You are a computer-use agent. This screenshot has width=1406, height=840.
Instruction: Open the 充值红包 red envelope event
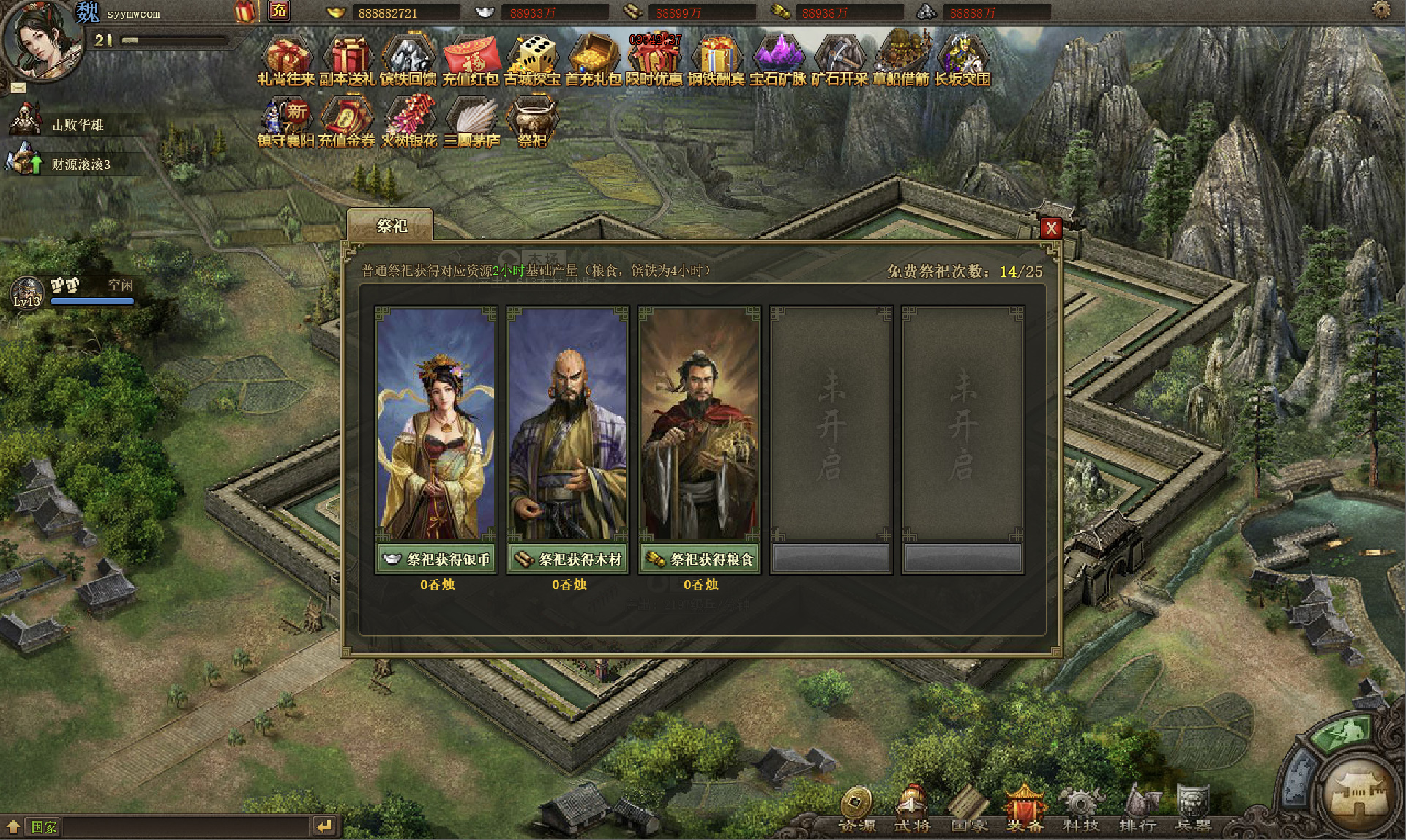point(471,60)
